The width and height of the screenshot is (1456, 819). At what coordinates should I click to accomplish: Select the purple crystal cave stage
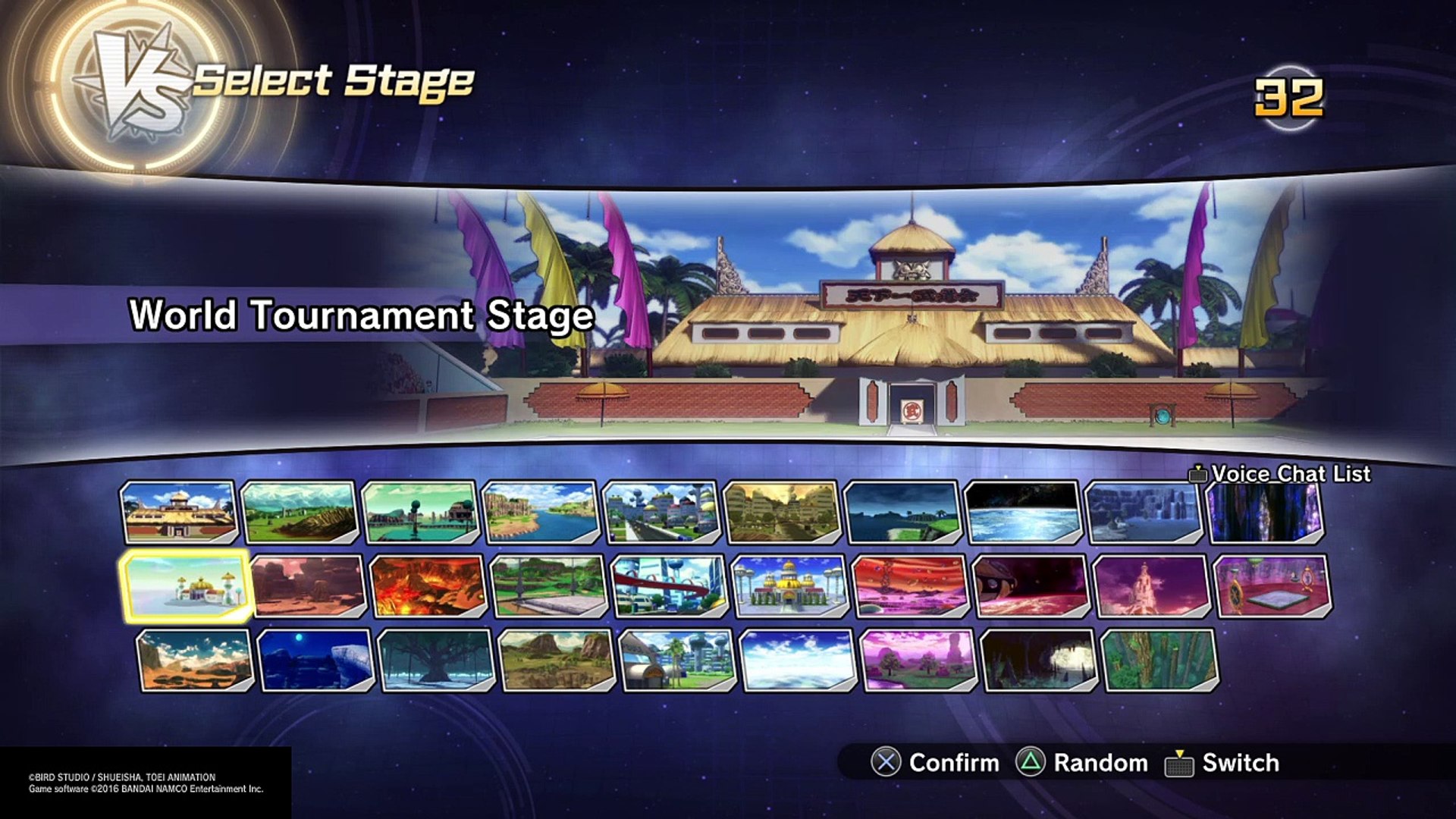1265,513
